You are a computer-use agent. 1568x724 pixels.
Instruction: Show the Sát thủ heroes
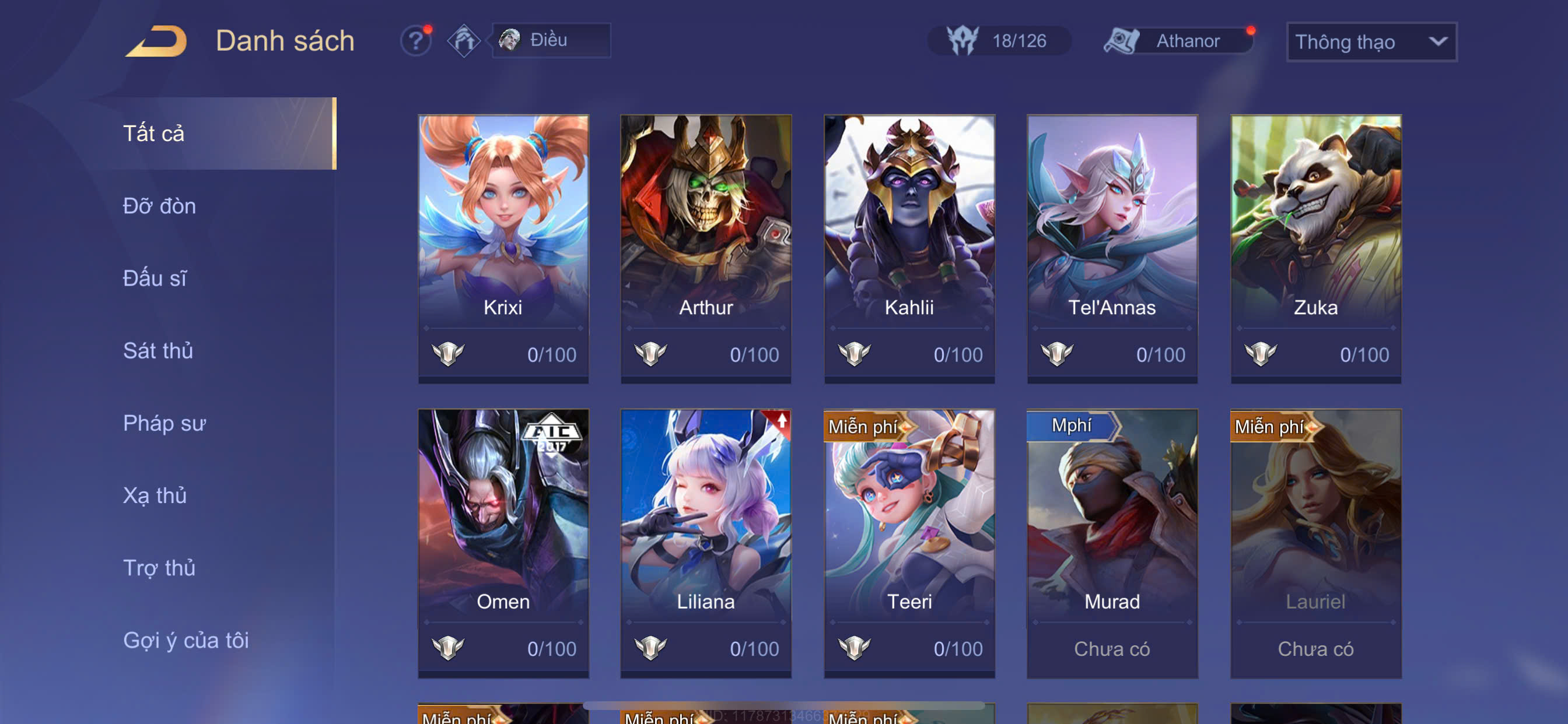pos(157,350)
